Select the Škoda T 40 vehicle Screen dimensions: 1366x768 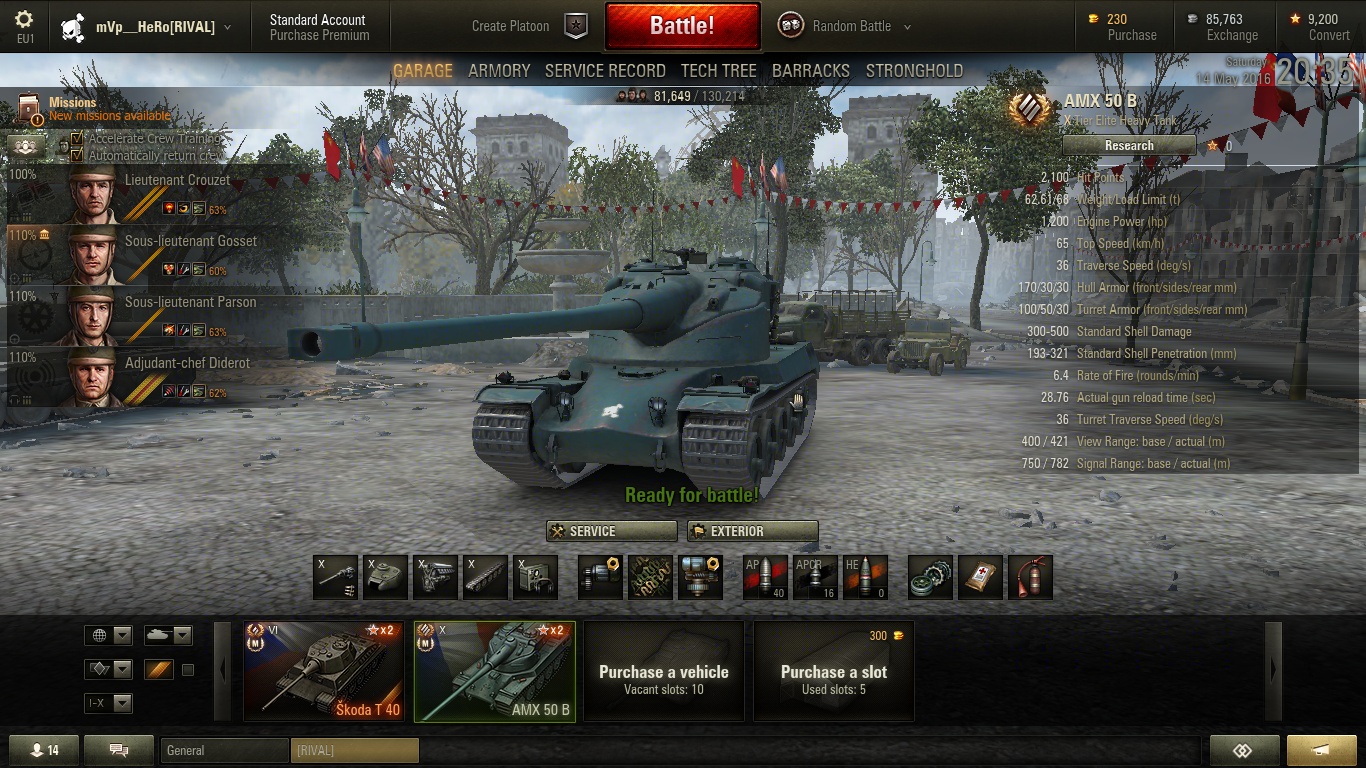pyautogui.click(x=324, y=671)
